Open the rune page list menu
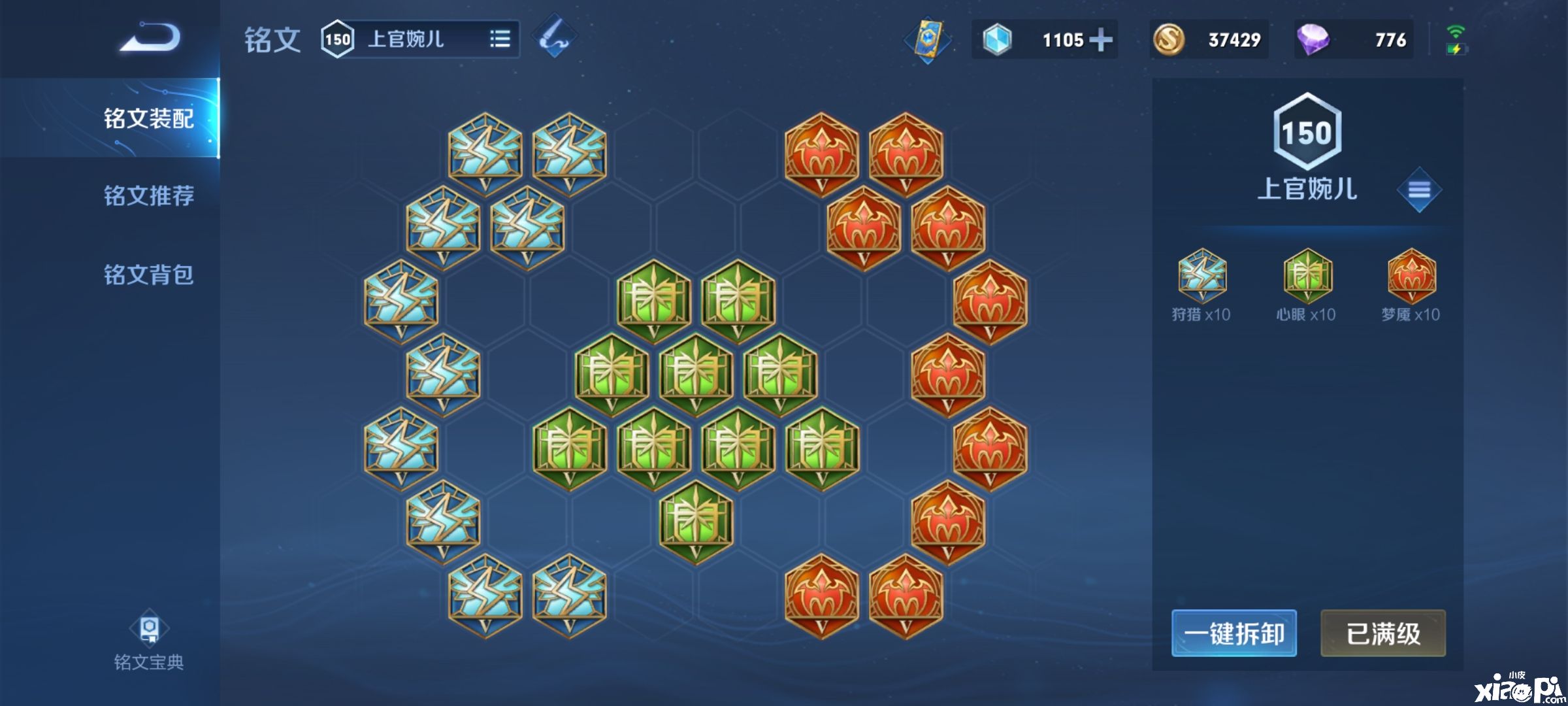 pos(1419,190)
